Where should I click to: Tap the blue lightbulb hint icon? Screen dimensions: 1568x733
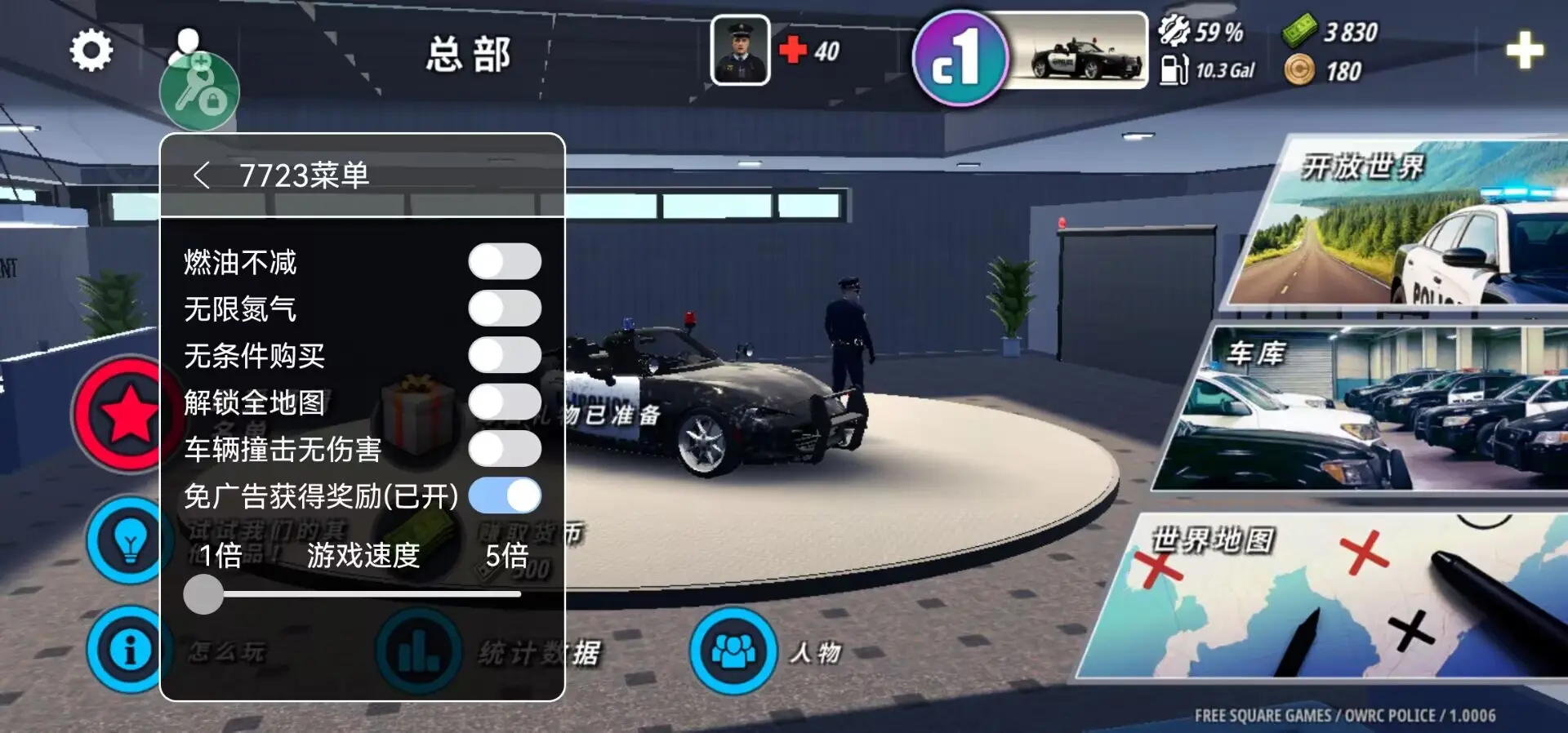point(129,540)
